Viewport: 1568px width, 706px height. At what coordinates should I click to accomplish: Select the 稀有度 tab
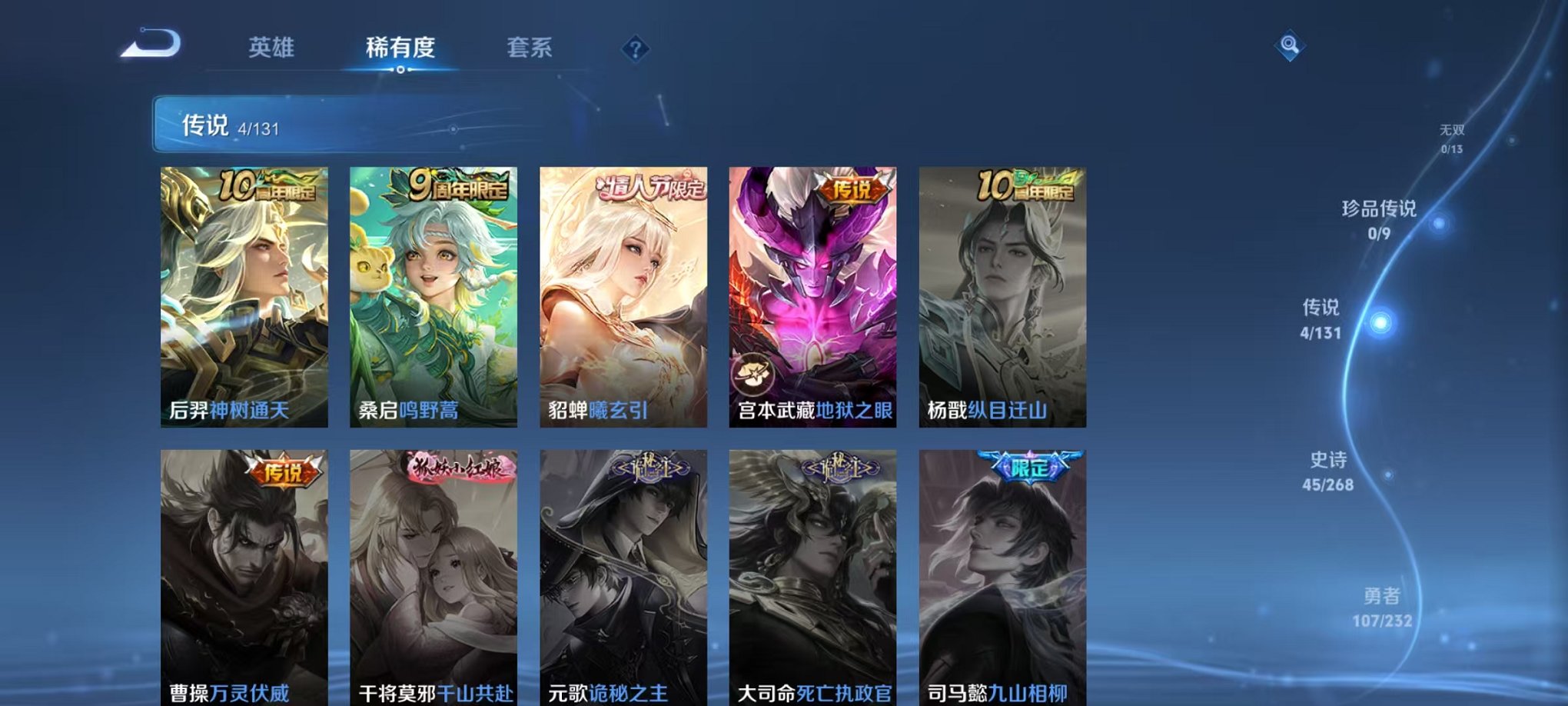click(x=400, y=48)
